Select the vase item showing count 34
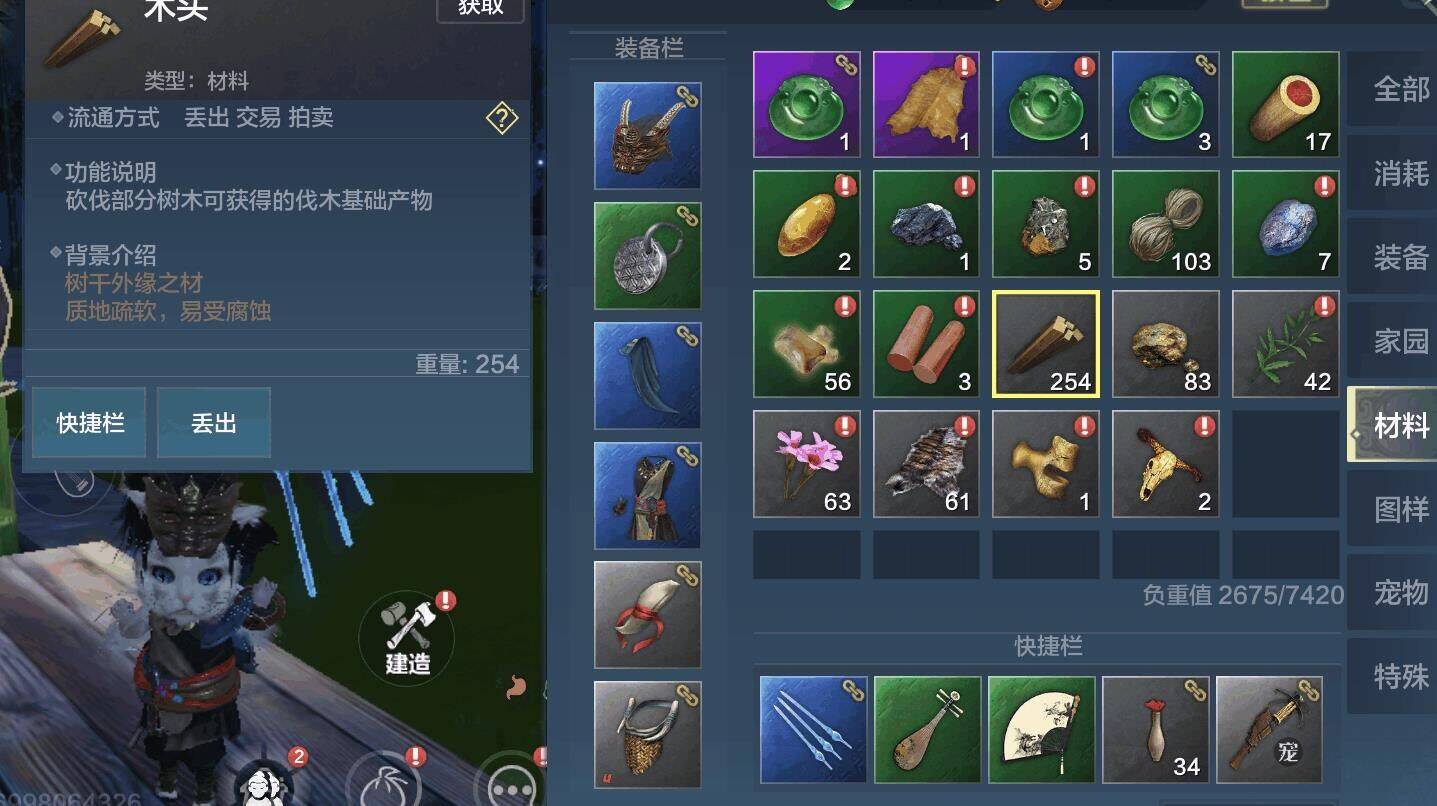Screen dimensions: 1437x806 click(1155, 729)
